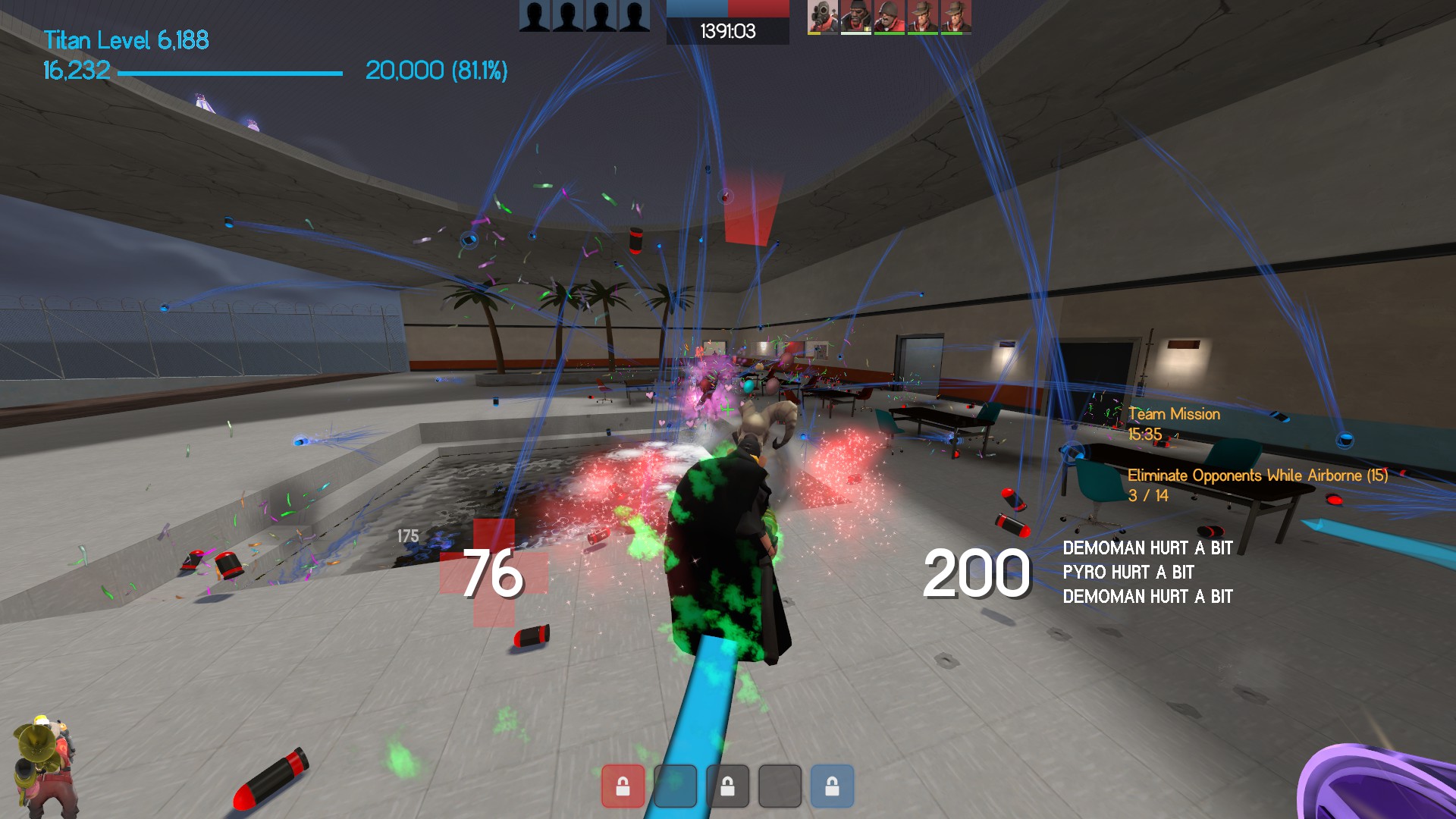Viewport: 1456px width, 819px height.
Task: Select the gray locked control point icon
Action: (727, 786)
